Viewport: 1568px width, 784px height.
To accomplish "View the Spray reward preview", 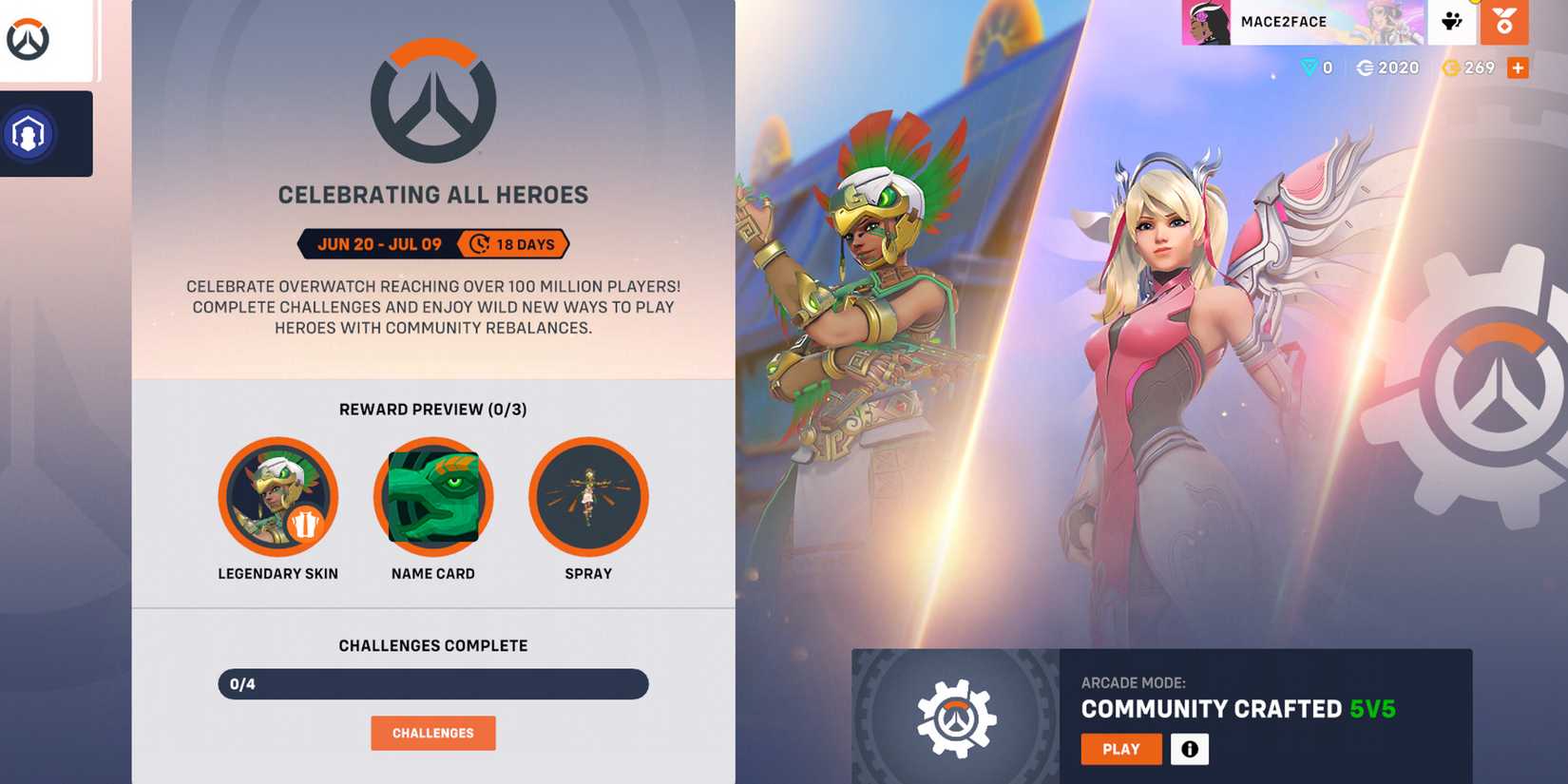I will (588, 496).
